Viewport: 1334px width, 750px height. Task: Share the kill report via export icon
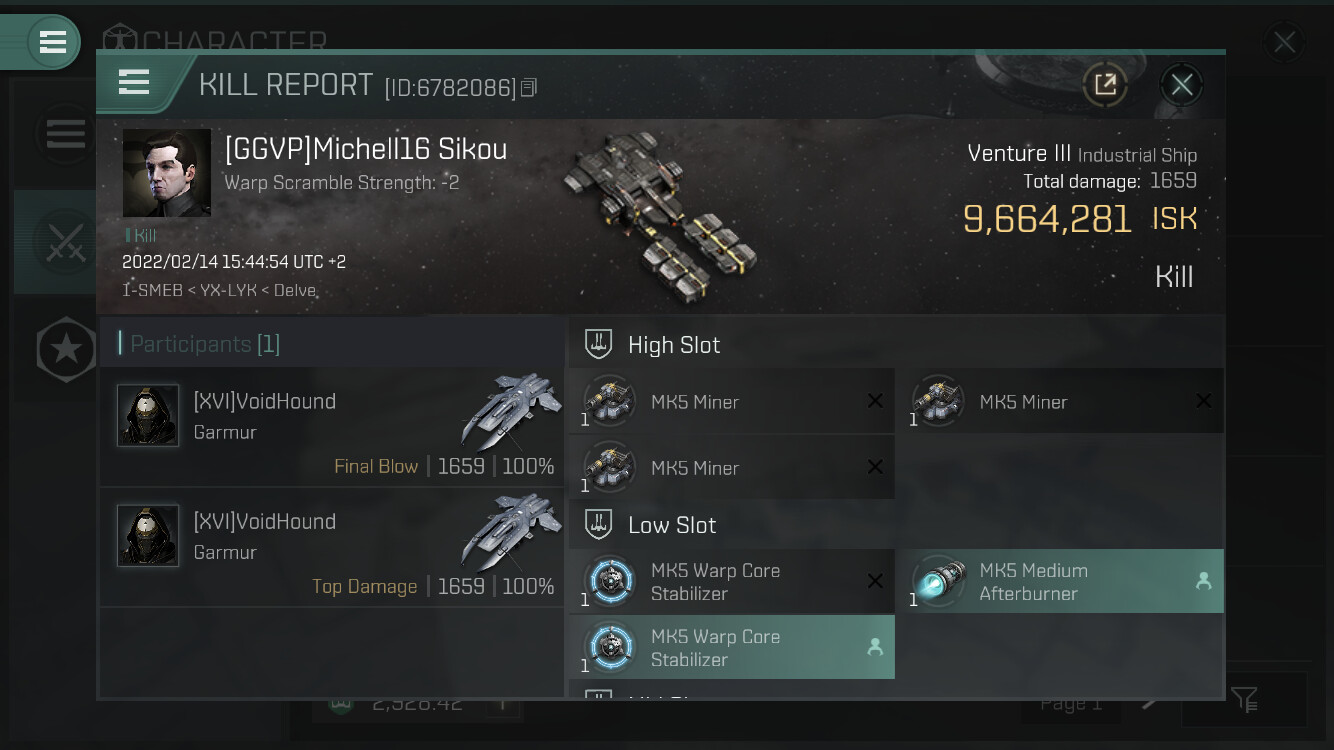pos(1105,85)
